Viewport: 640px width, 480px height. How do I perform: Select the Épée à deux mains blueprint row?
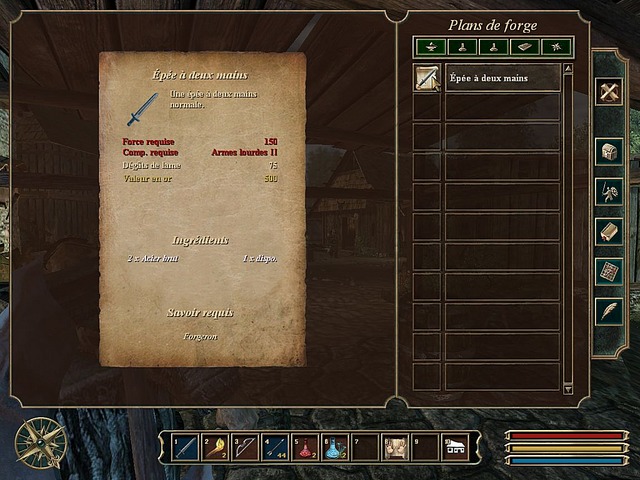coord(502,78)
